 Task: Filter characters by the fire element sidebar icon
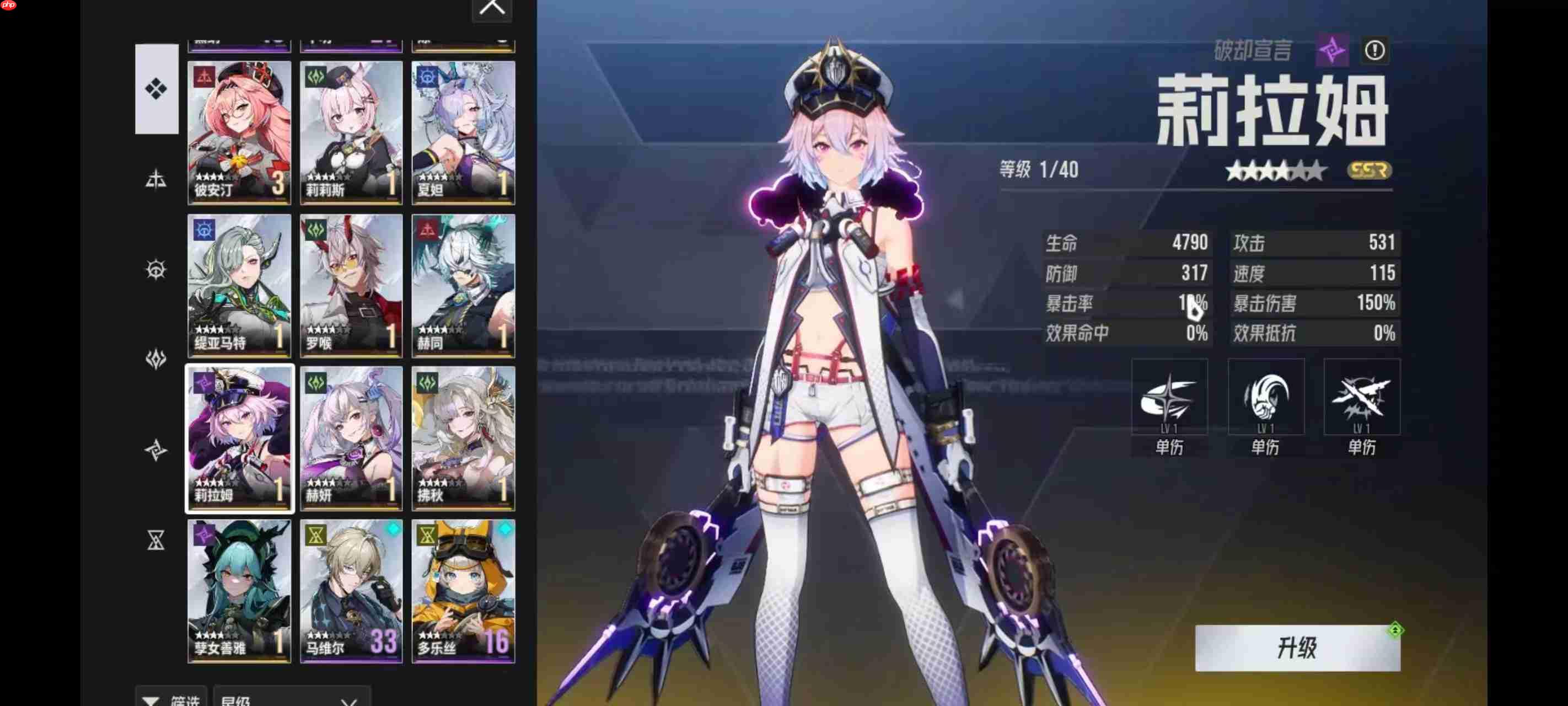[x=157, y=179]
